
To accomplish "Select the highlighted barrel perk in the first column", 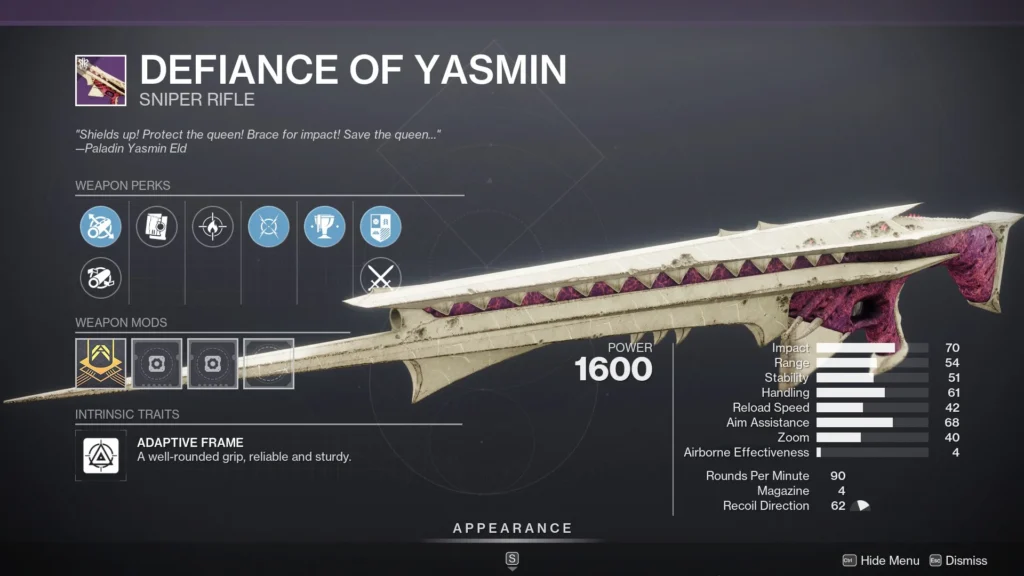I will [100, 227].
